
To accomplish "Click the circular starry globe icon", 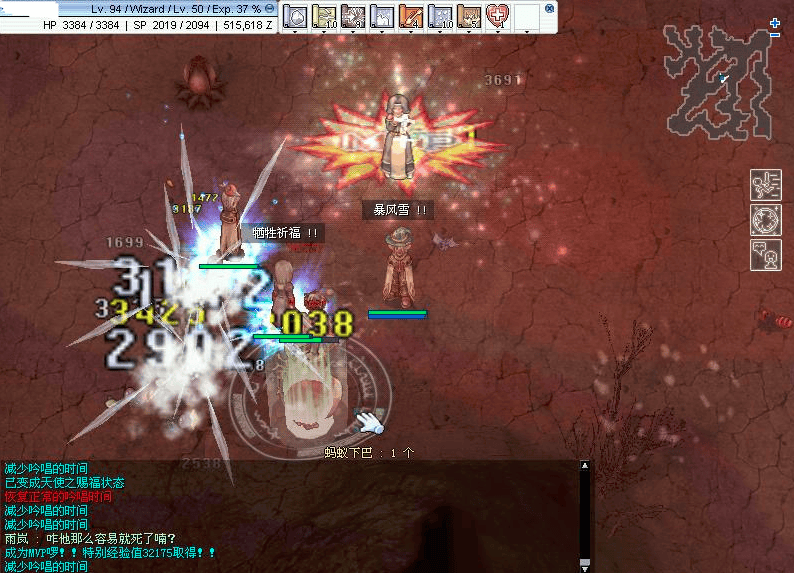I will point(765,220).
